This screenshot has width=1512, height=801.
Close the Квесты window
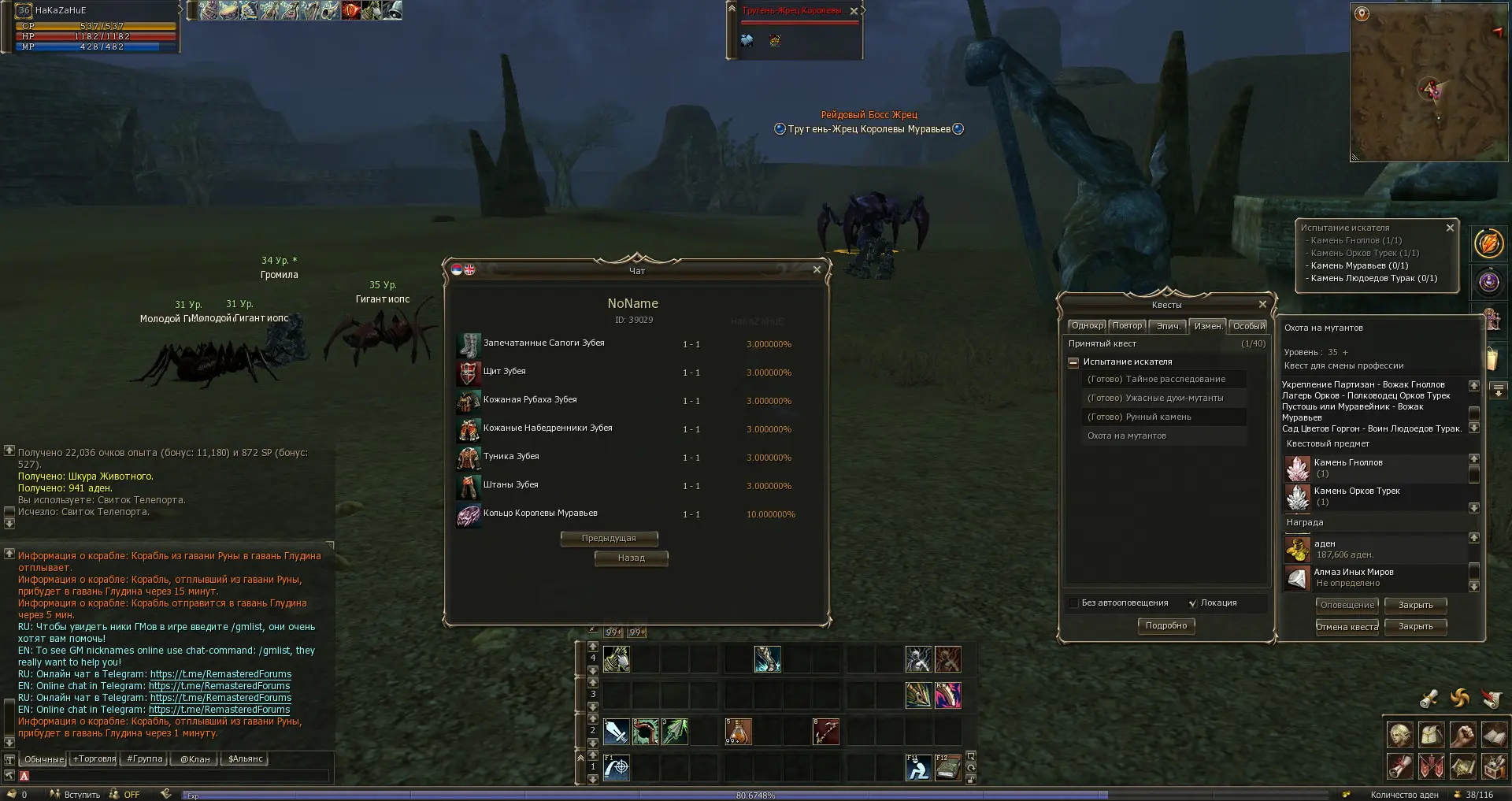coord(1262,305)
